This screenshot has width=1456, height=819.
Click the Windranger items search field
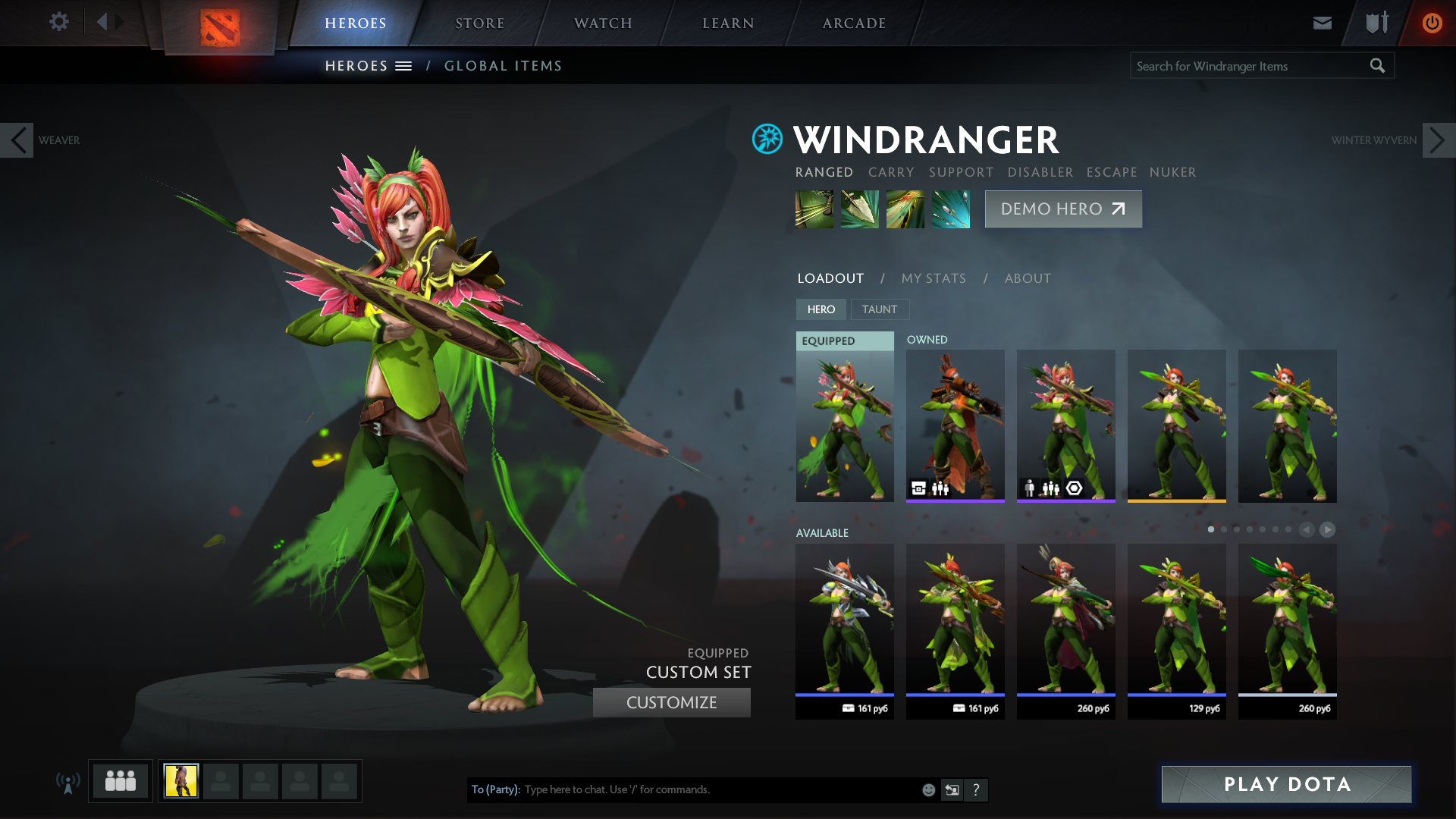1250,66
